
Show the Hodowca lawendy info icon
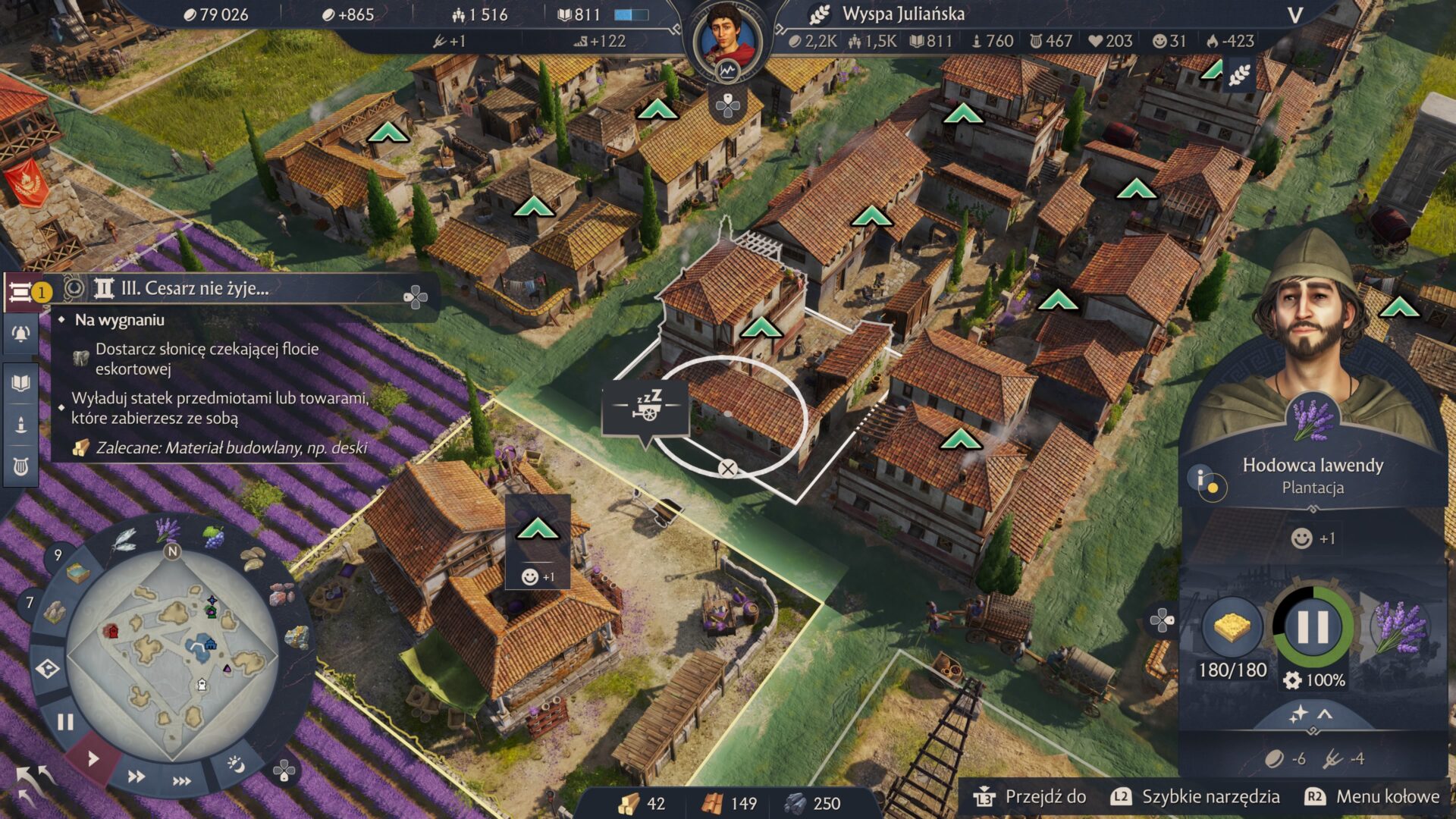[1205, 482]
